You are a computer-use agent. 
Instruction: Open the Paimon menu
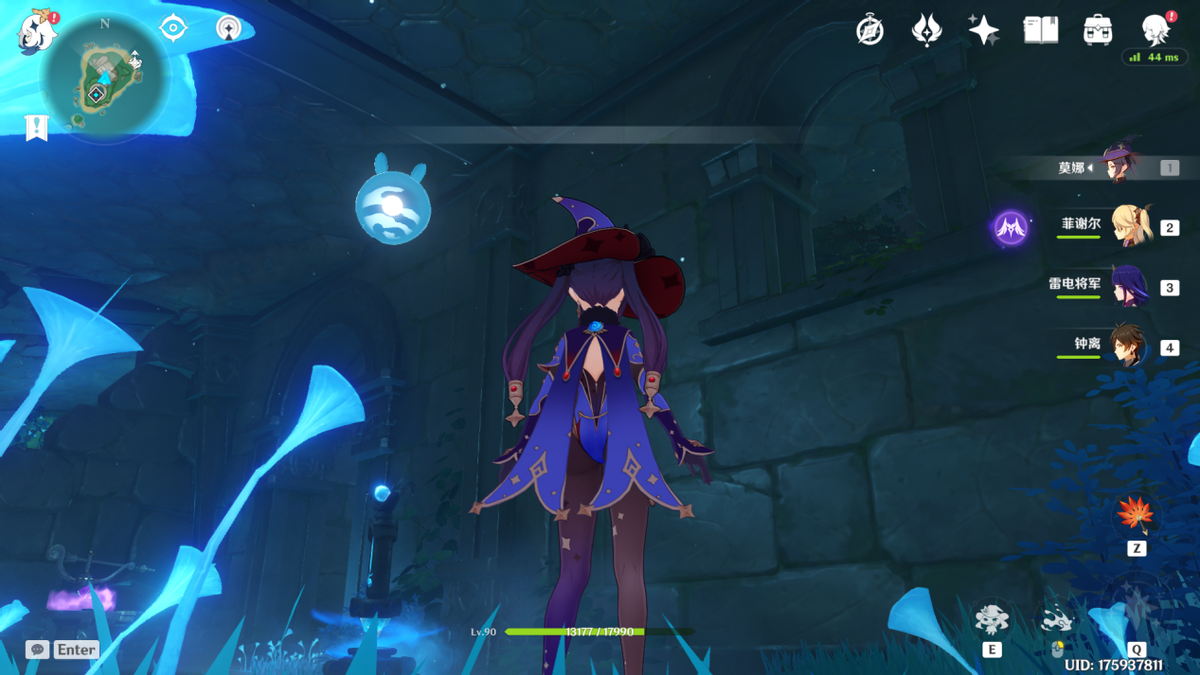pyautogui.click(x=38, y=31)
